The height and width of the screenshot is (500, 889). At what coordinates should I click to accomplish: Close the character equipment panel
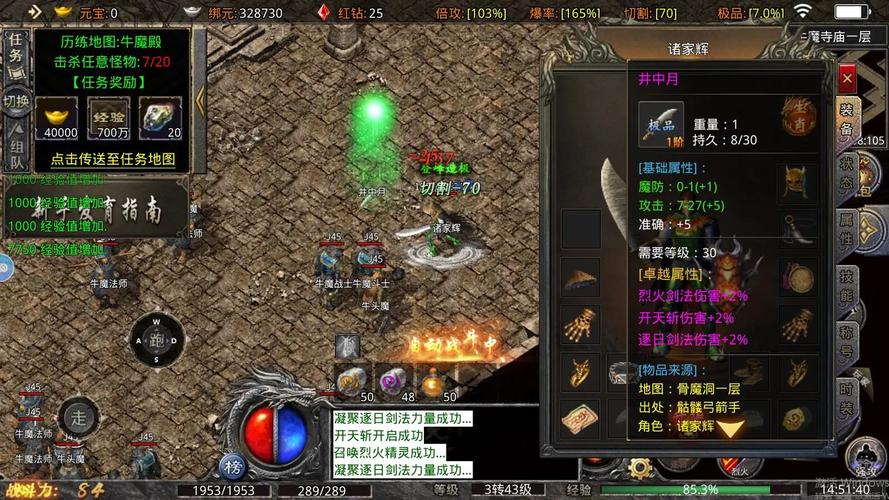[847, 77]
